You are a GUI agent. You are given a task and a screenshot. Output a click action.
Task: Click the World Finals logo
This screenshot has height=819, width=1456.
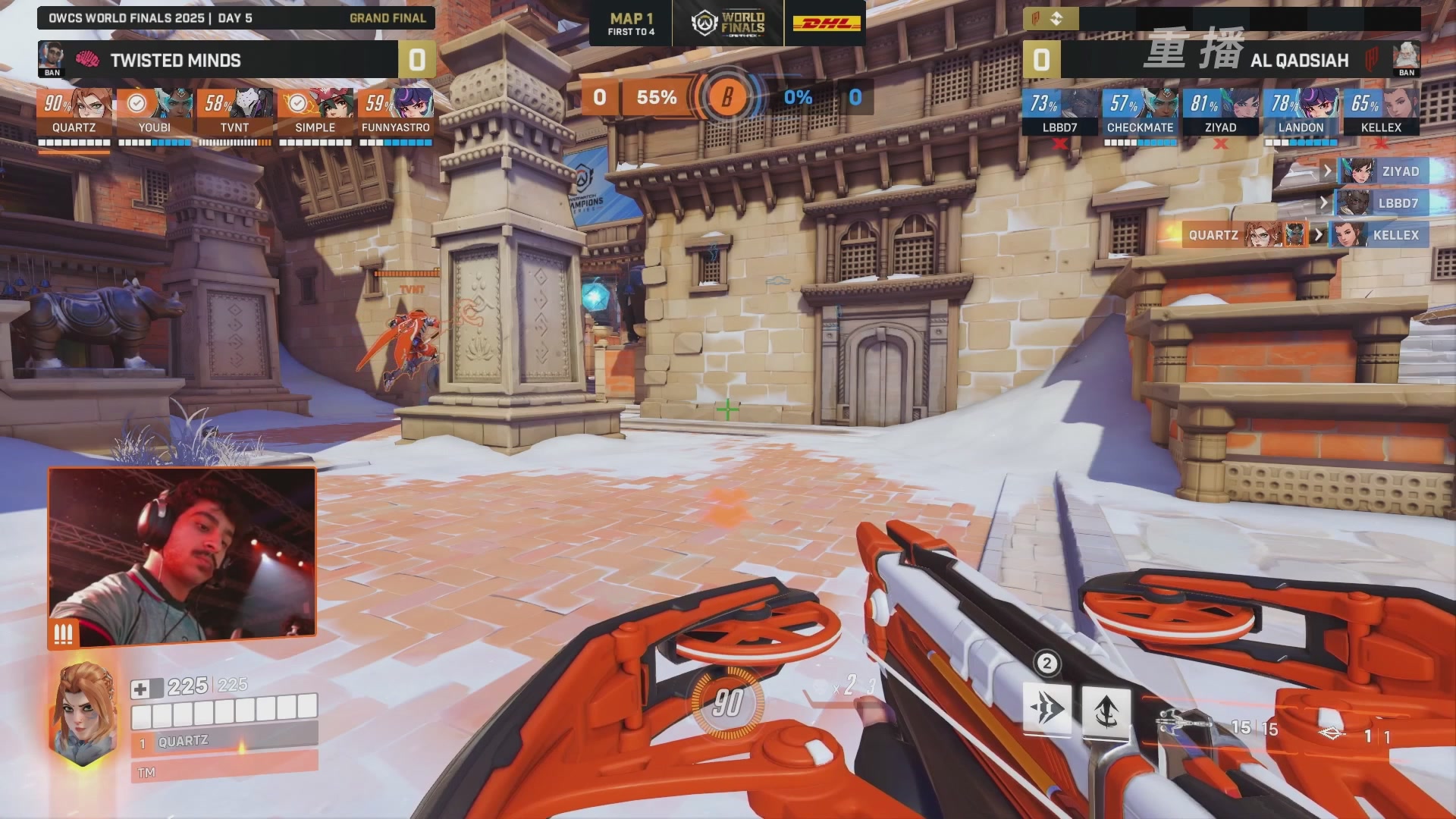(x=728, y=24)
